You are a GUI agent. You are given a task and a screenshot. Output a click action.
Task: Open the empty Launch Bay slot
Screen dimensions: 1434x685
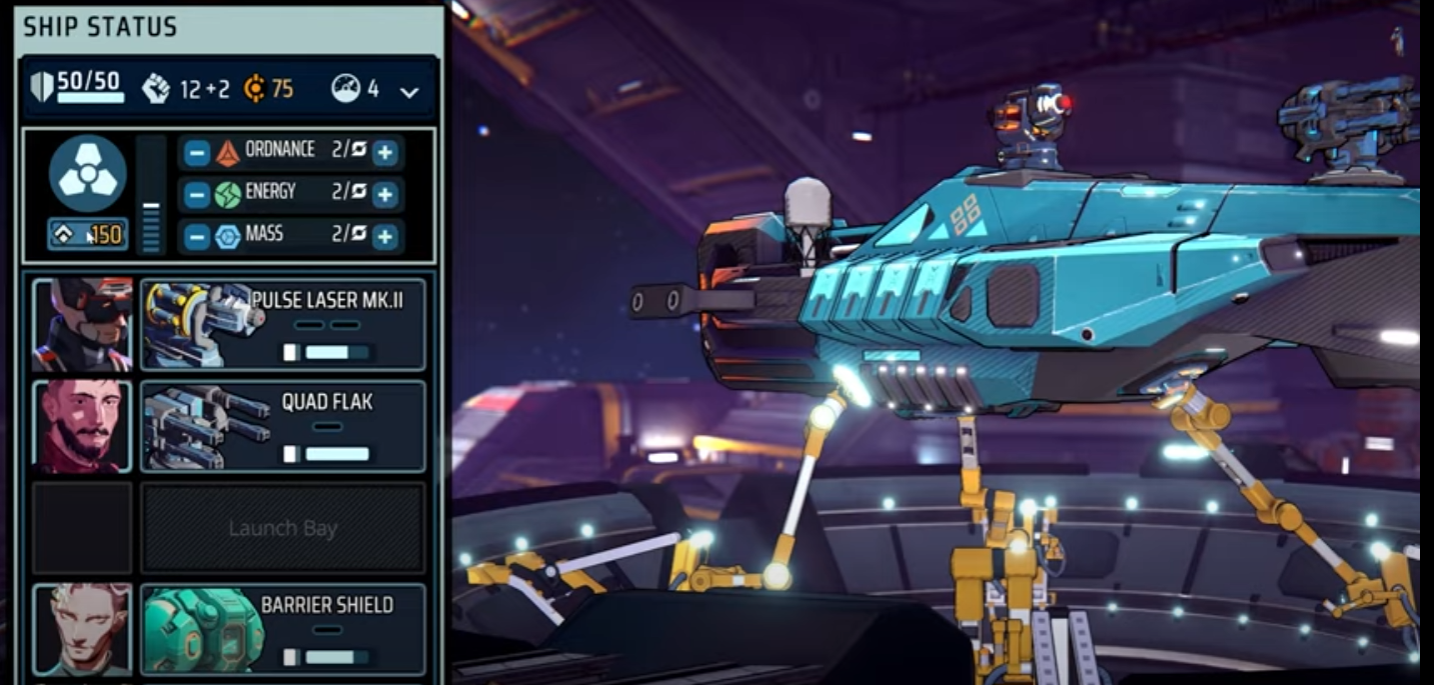coord(283,528)
